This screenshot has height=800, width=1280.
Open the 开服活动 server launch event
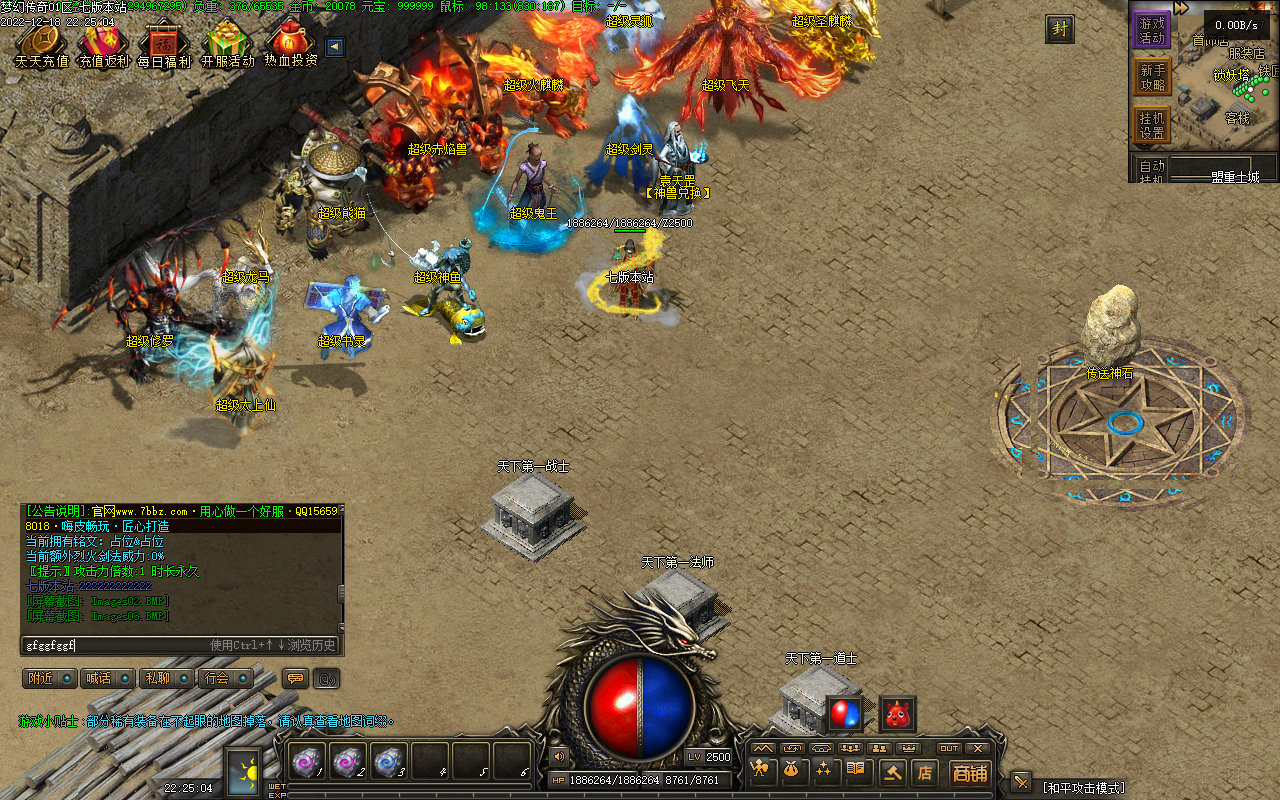tap(228, 46)
